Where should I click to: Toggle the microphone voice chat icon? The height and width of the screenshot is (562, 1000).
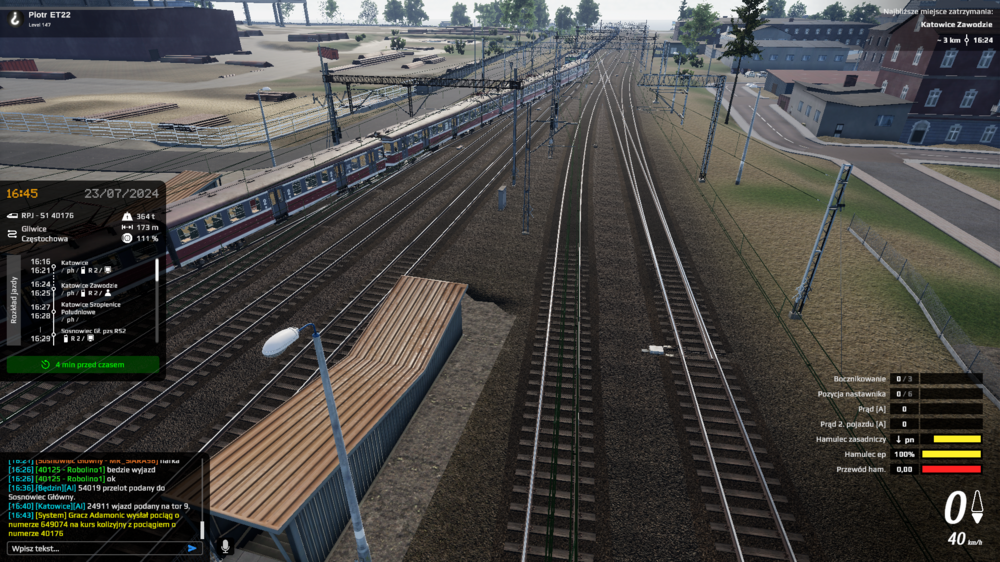pos(225,547)
